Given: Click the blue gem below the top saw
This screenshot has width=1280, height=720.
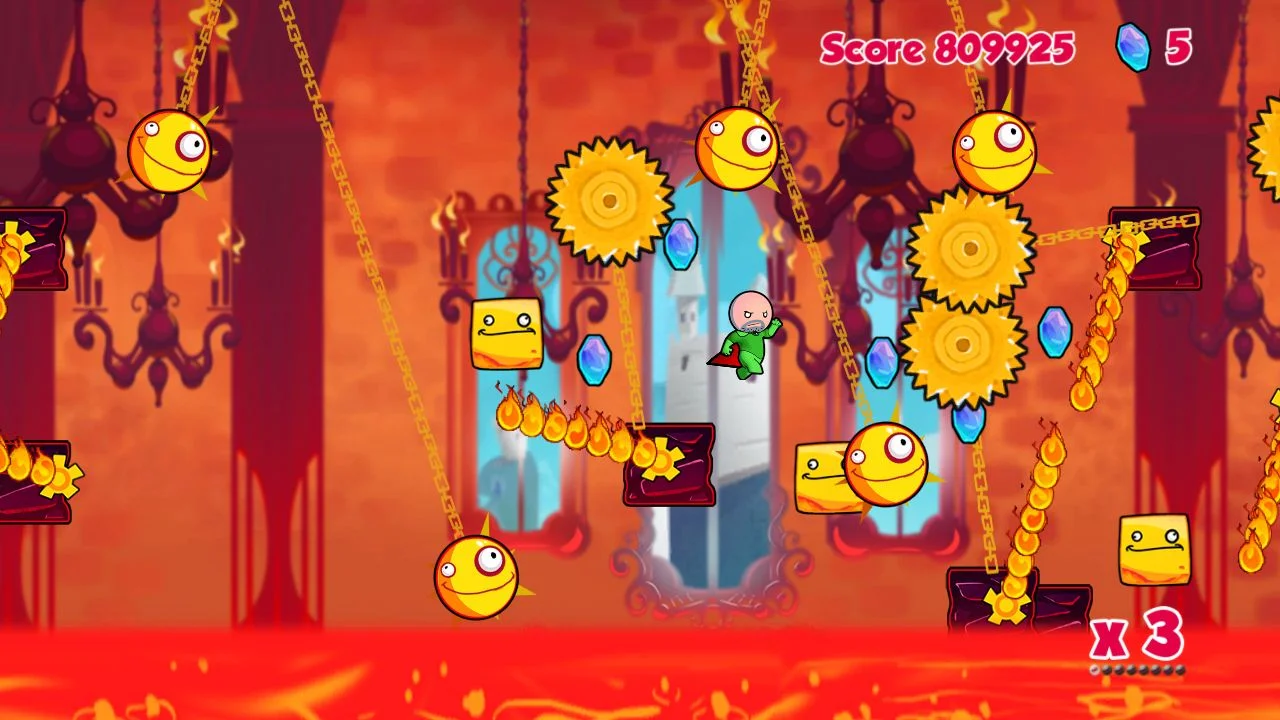Looking at the screenshot, I should [x=680, y=248].
